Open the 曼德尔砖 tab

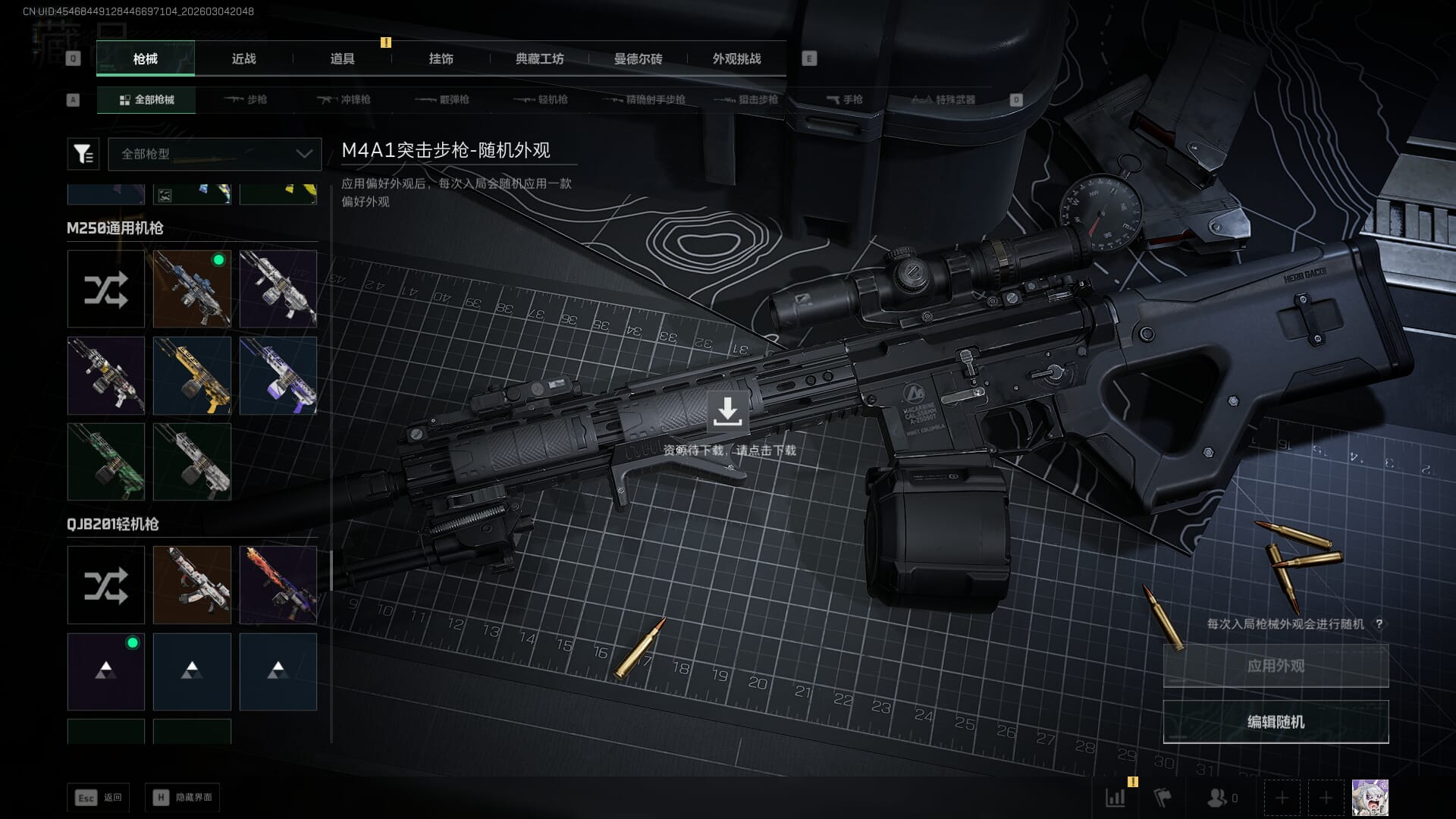(638, 58)
